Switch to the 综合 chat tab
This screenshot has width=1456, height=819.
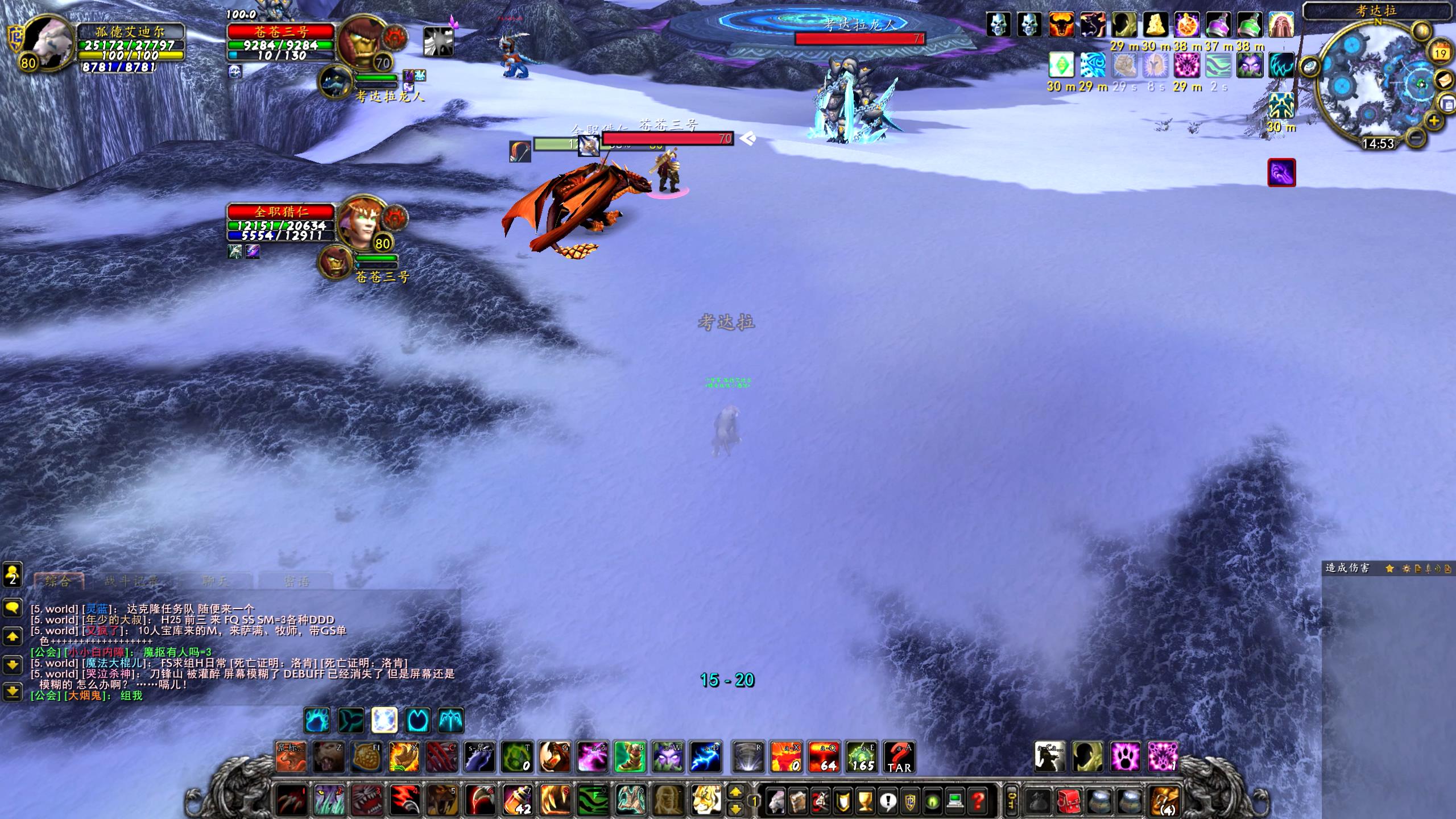coord(58,581)
